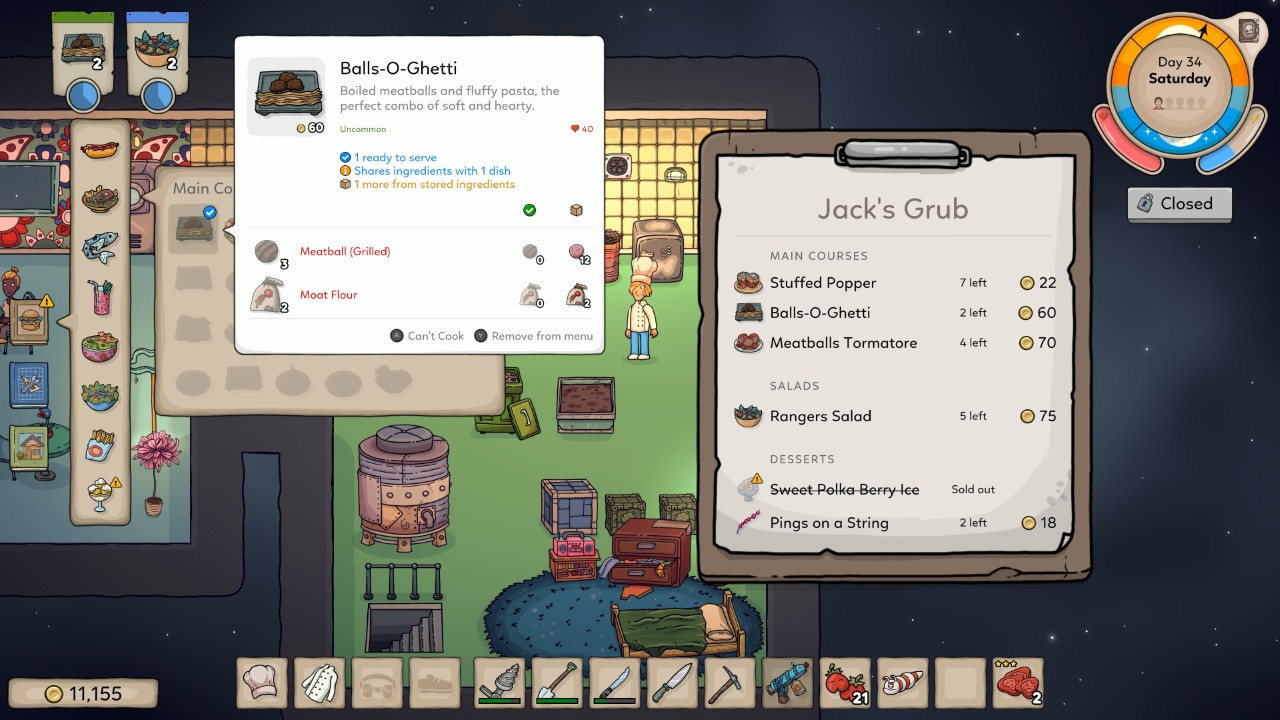Select the pickaxe tool
1280x720 pixels.
[729, 683]
